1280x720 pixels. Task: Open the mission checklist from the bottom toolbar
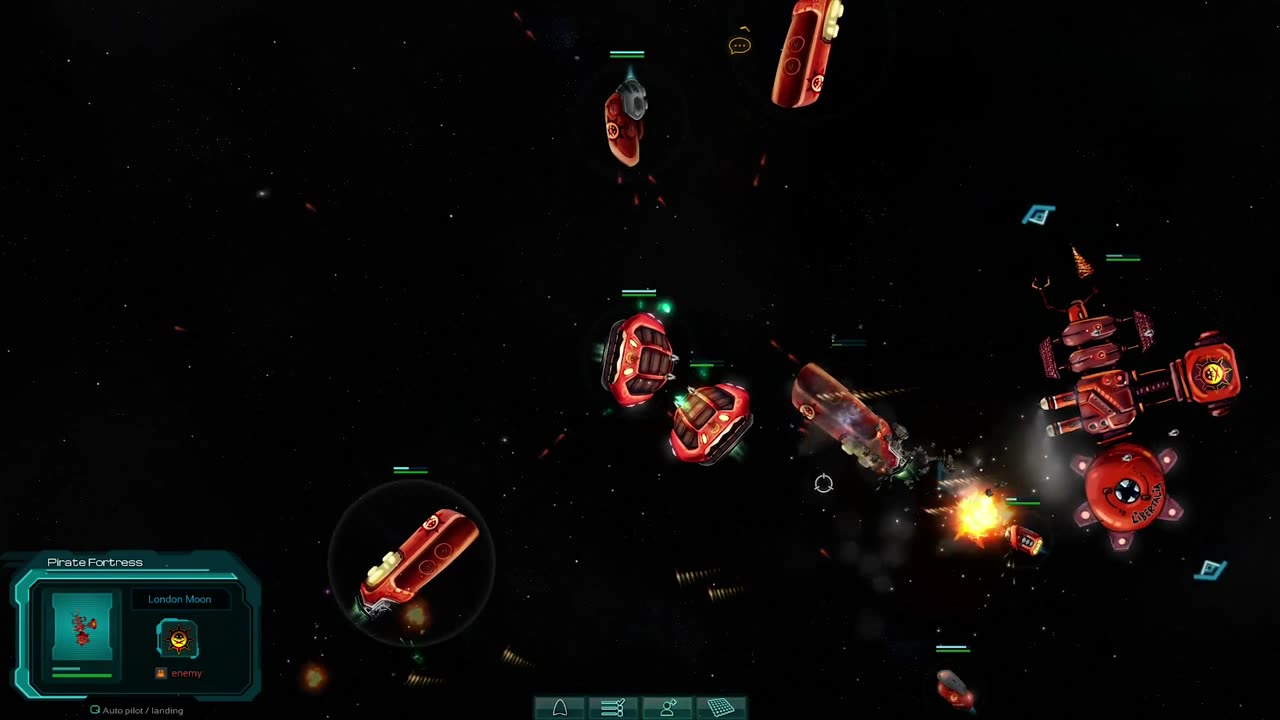pos(613,708)
